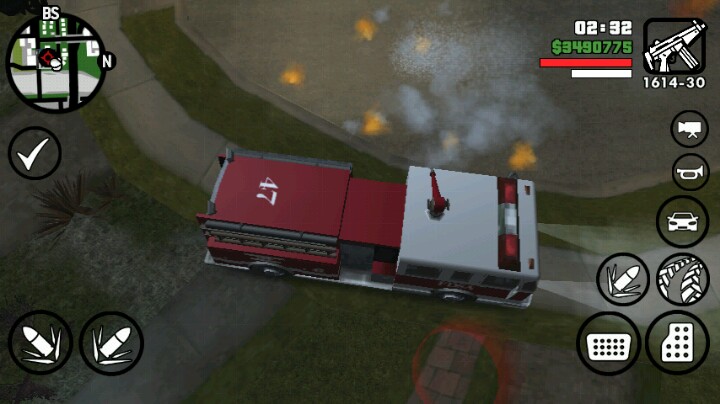Tap the wide brake pedal button
The image size is (720, 404).
pyautogui.click(x=608, y=345)
